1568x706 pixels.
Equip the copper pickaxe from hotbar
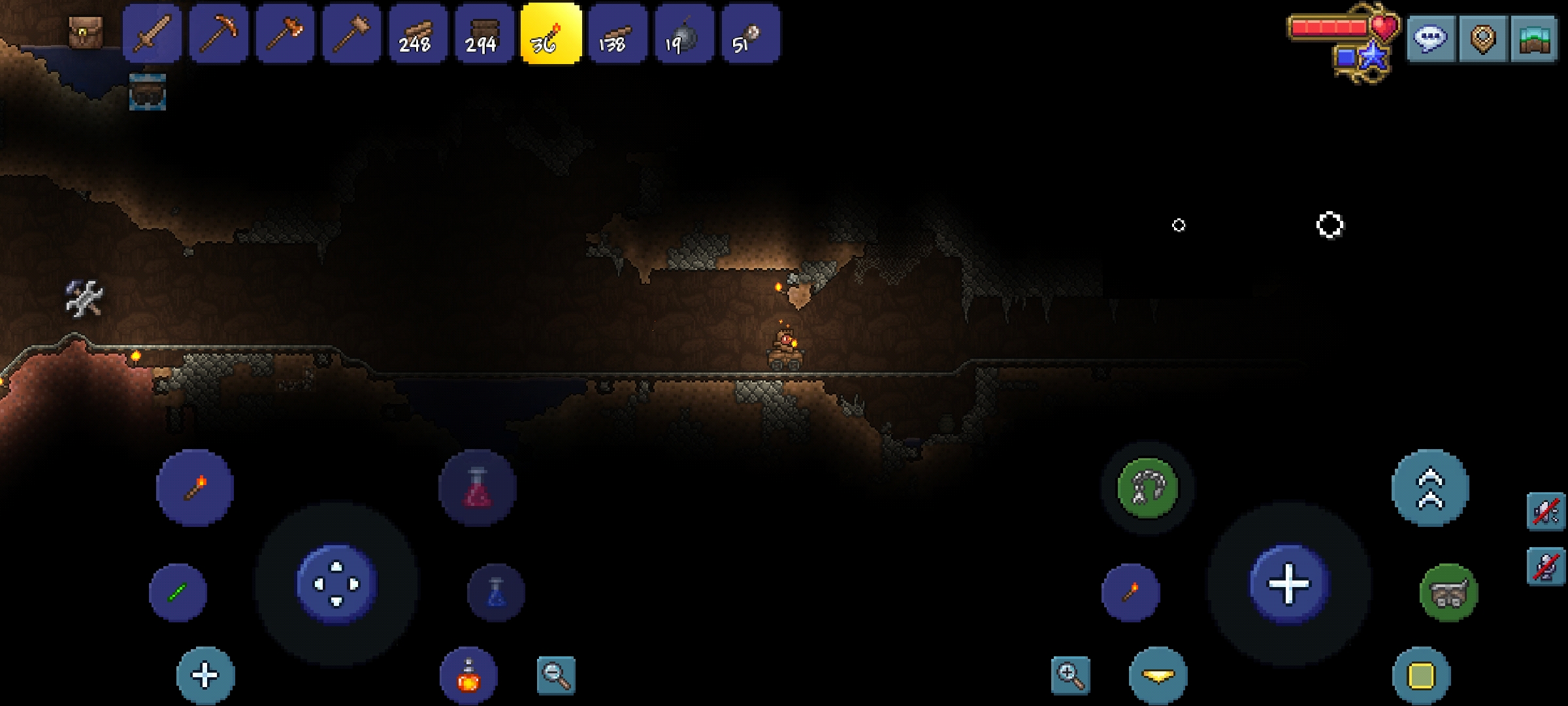[219, 34]
